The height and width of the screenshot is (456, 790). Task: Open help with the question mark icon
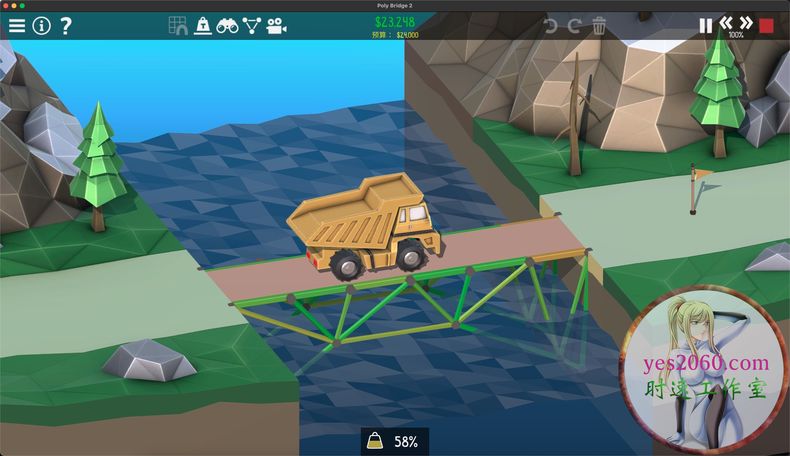(66, 26)
